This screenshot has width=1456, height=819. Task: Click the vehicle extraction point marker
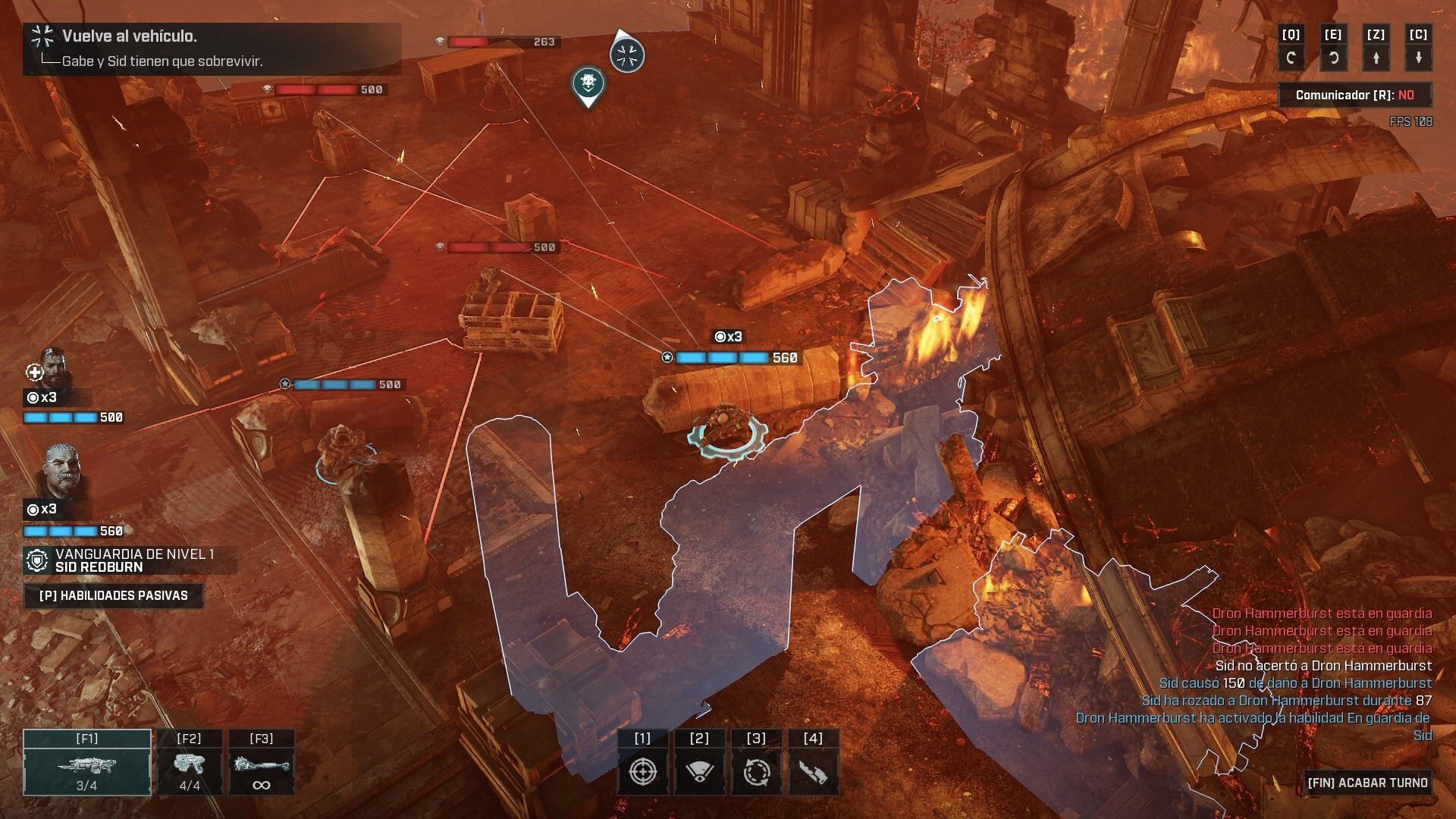(x=627, y=54)
